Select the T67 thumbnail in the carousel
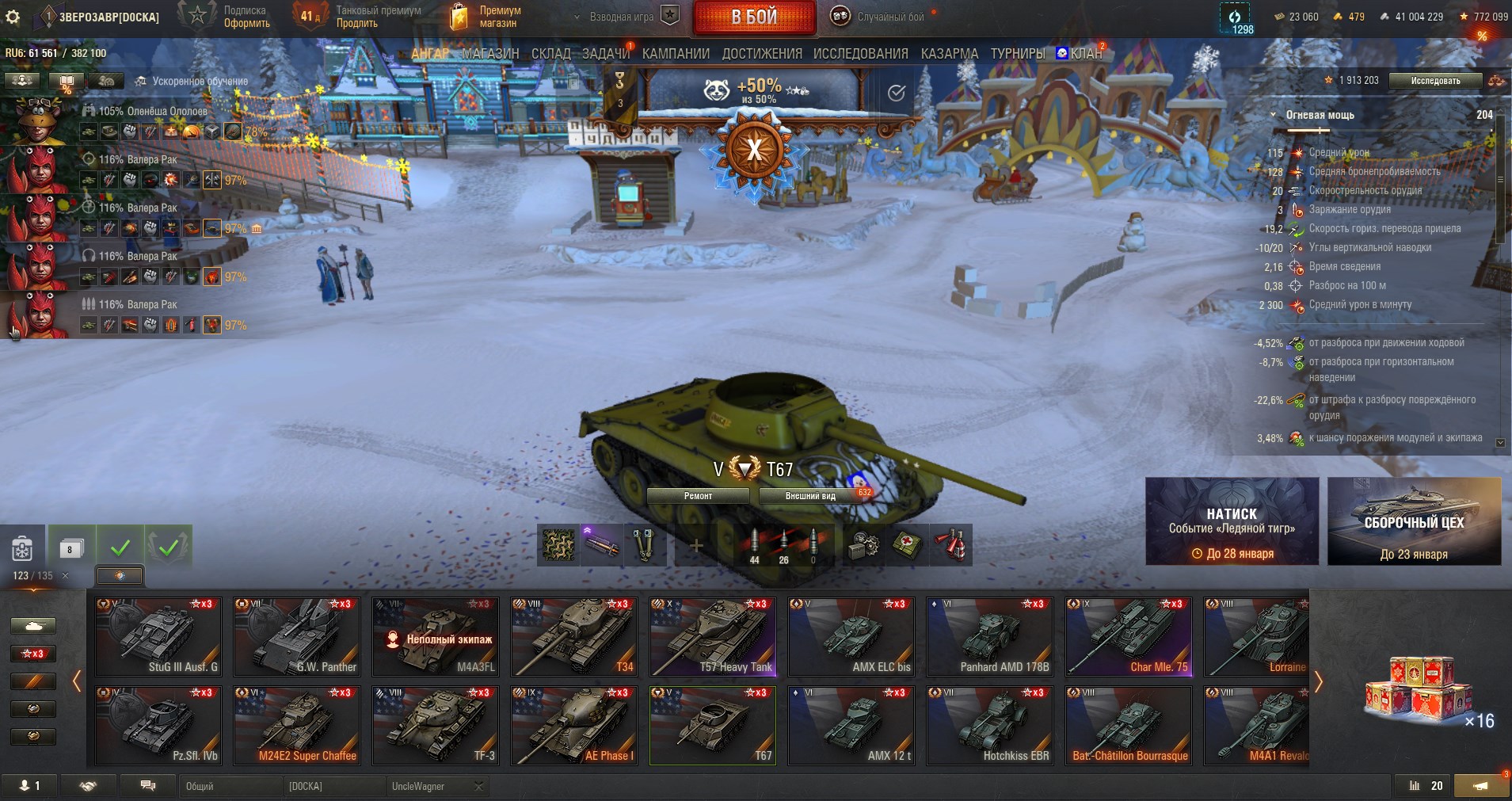1512x801 pixels. click(712, 724)
